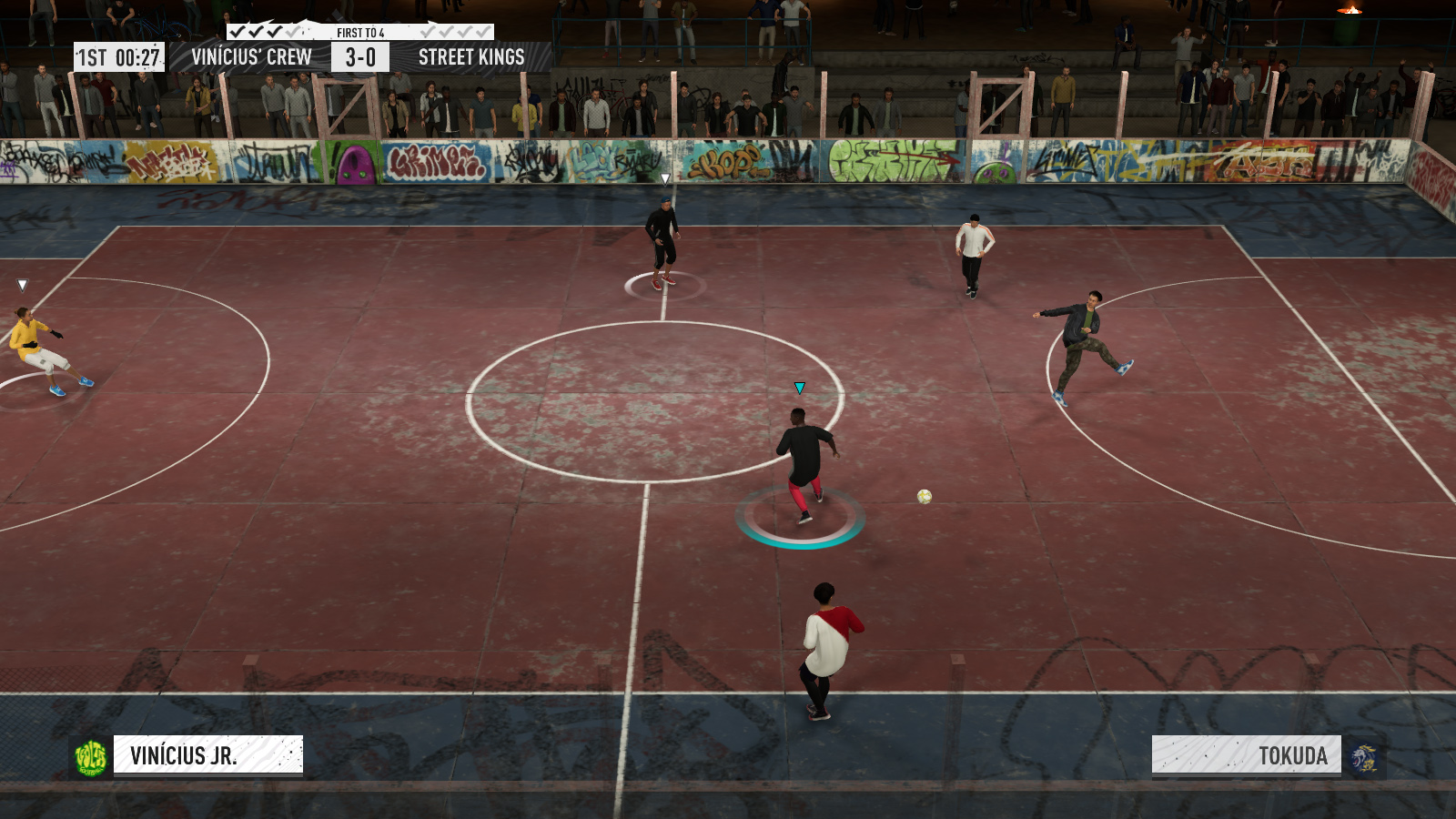Click the white arrow above the top defender
This screenshot has width=1456, height=819.
click(x=664, y=177)
